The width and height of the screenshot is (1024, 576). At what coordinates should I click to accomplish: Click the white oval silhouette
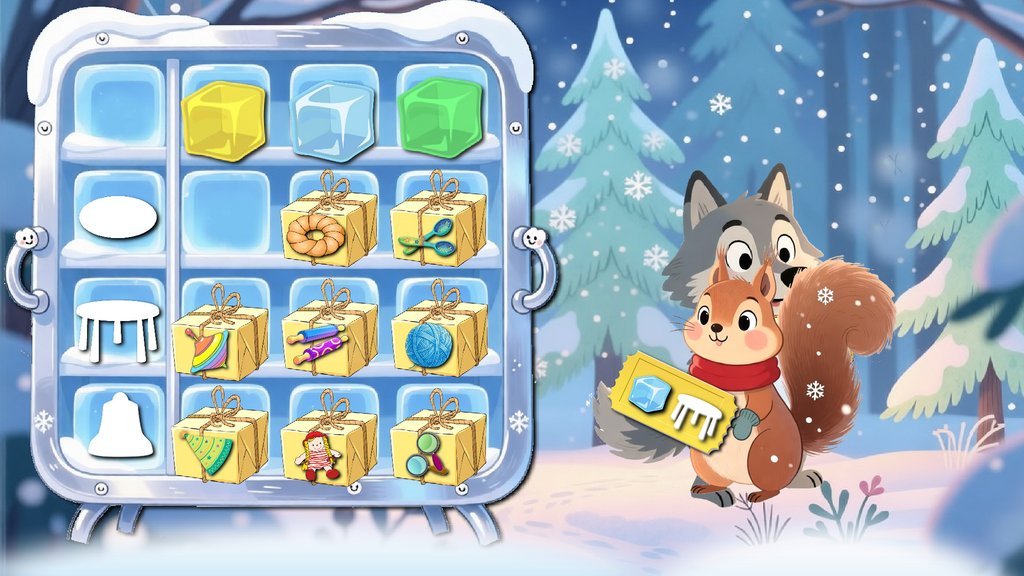[119, 219]
